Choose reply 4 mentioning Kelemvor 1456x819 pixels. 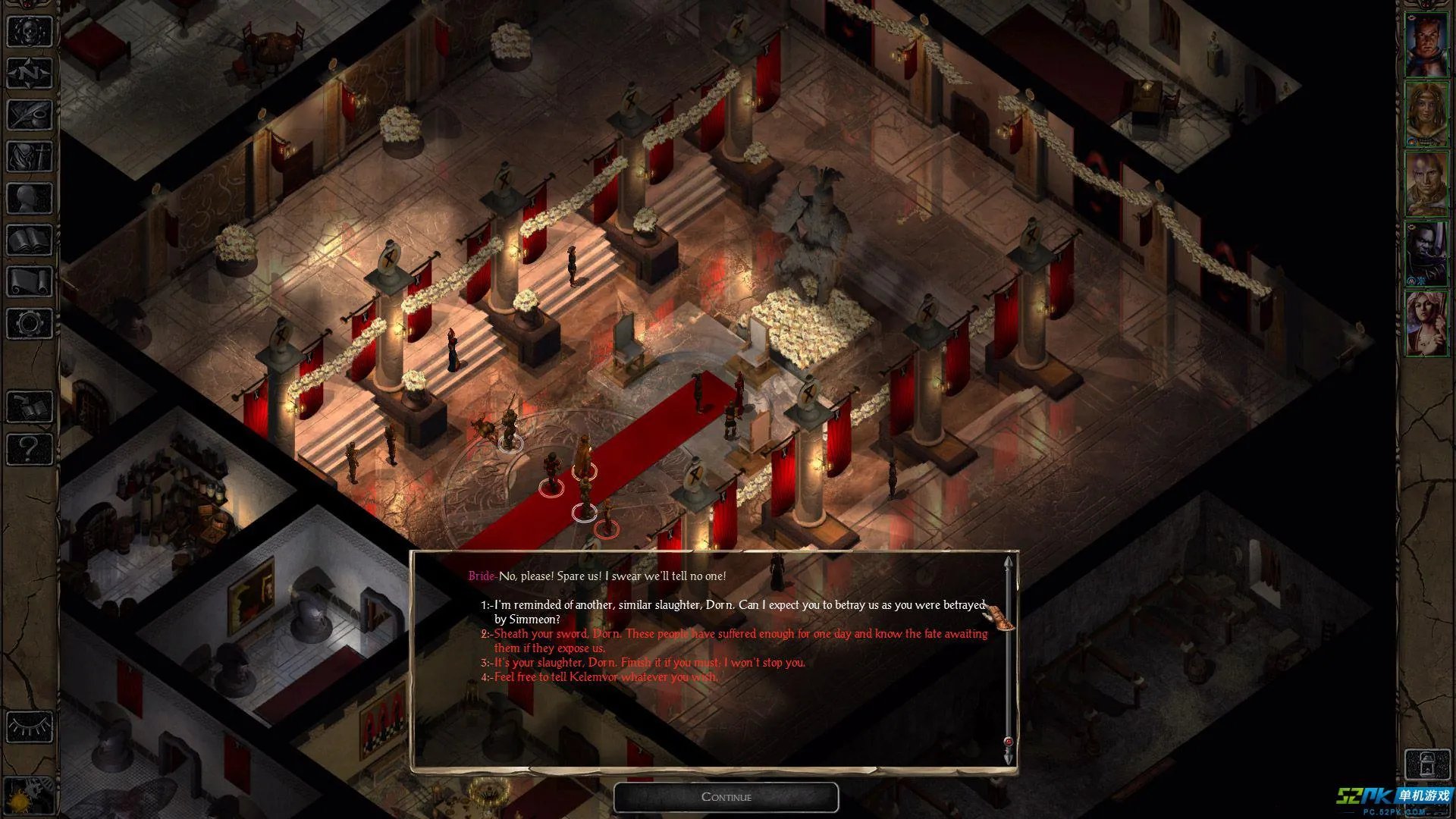(x=605, y=676)
